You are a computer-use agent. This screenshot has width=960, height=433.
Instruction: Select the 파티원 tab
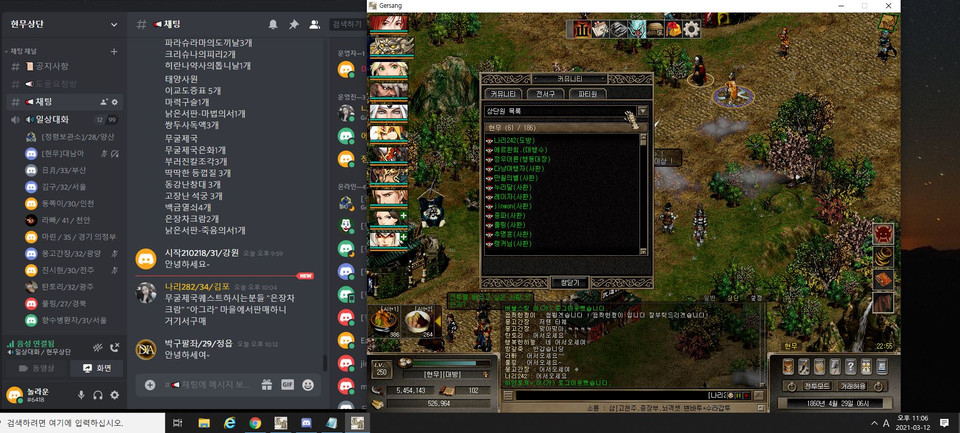(588, 93)
